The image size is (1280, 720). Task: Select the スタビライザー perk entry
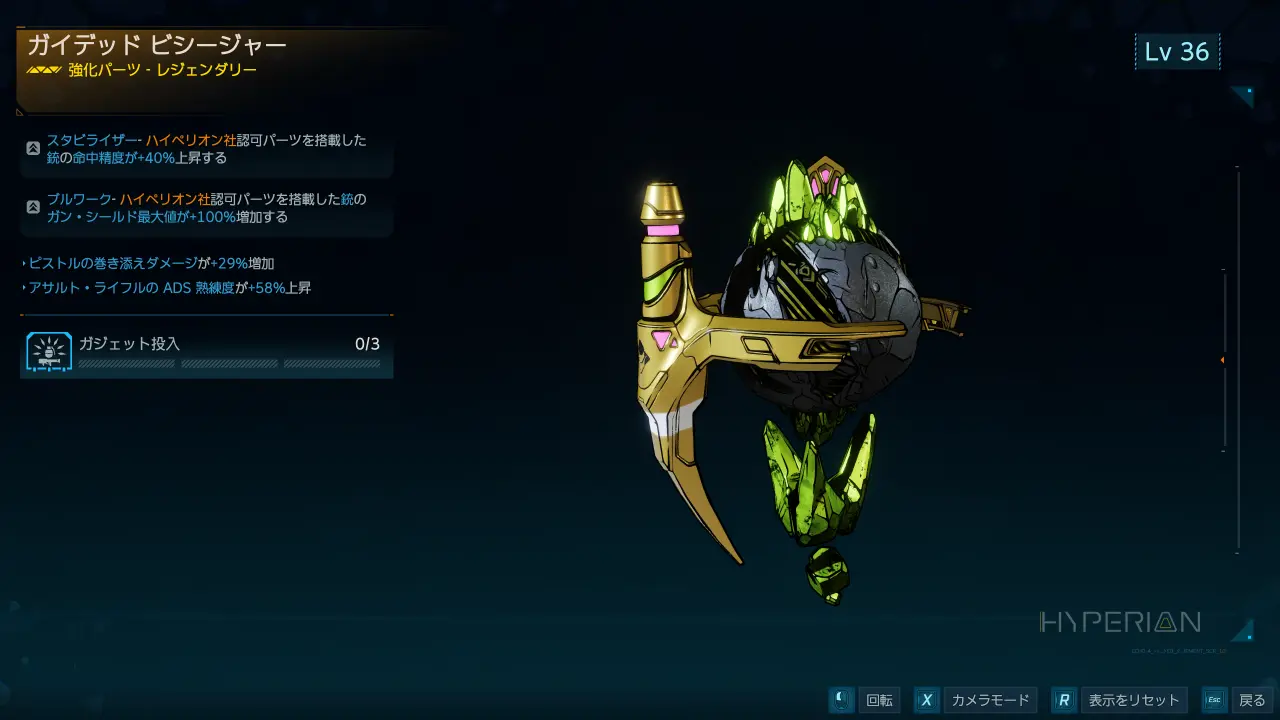point(206,149)
